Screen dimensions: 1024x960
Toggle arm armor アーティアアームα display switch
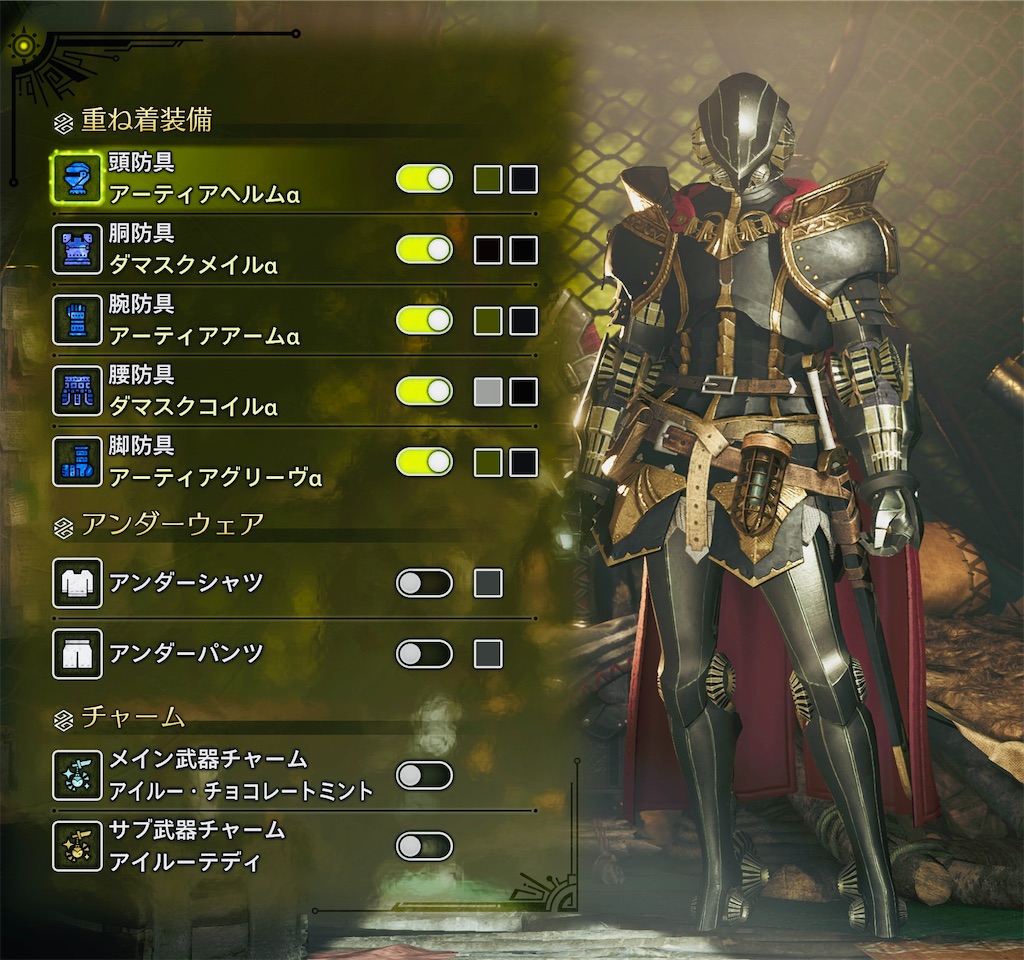(x=424, y=320)
